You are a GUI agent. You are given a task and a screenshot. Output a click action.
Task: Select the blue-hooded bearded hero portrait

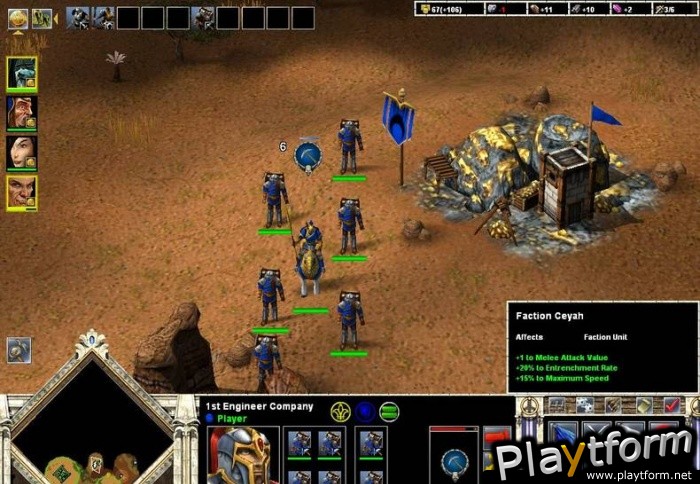(x=22, y=112)
